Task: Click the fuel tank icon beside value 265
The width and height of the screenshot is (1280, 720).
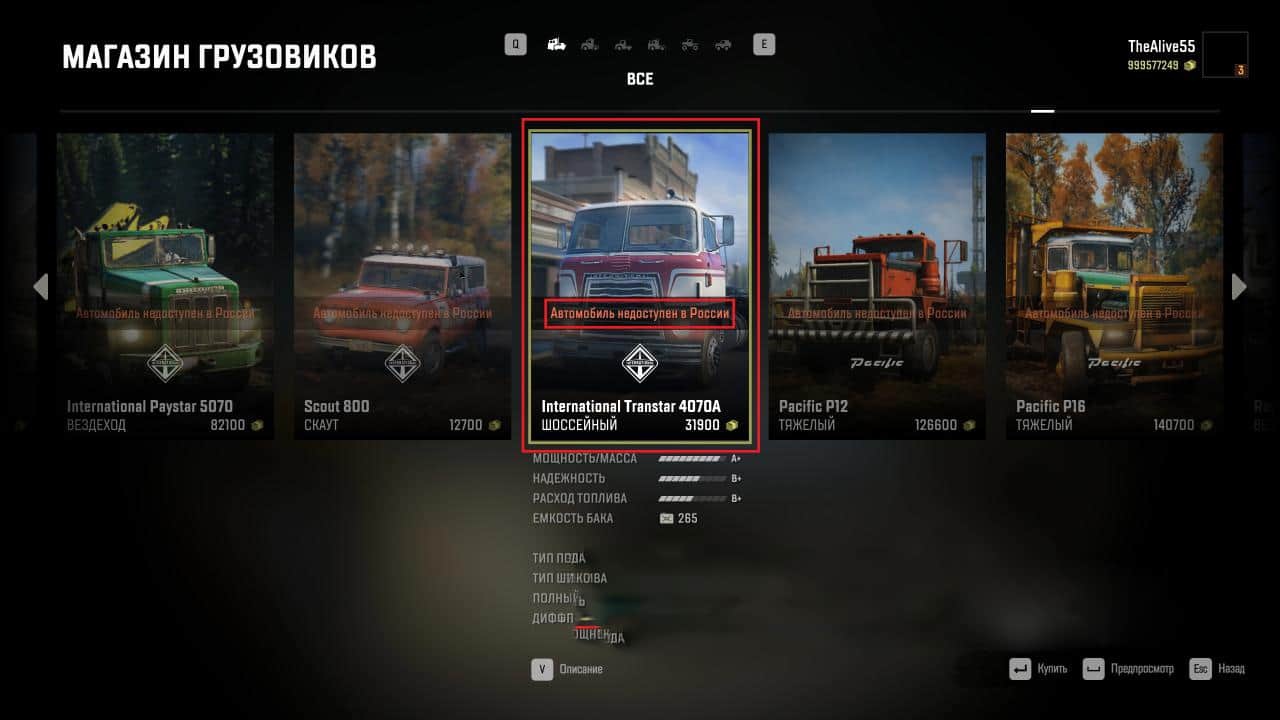Action: (x=666, y=518)
